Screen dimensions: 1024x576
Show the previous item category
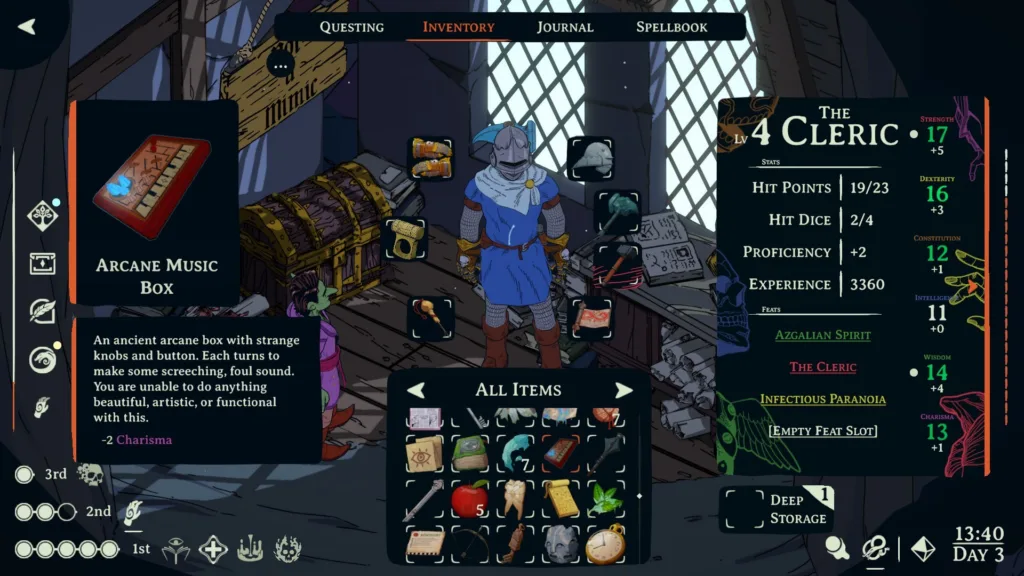416,390
